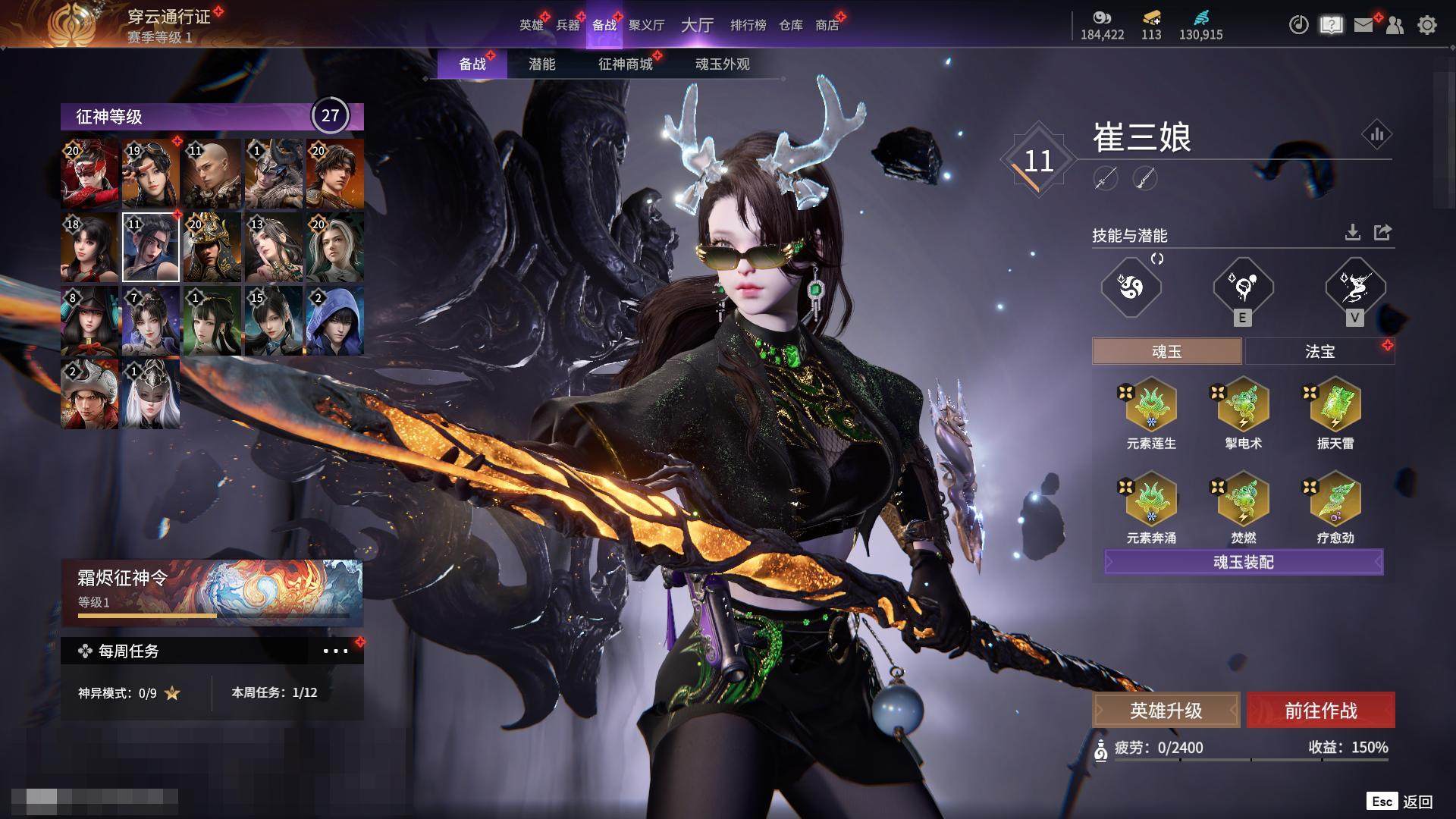The height and width of the screenshot is (819, 1456).
Task: Start battle with 前往作战
Action: tap(1320, 711)
